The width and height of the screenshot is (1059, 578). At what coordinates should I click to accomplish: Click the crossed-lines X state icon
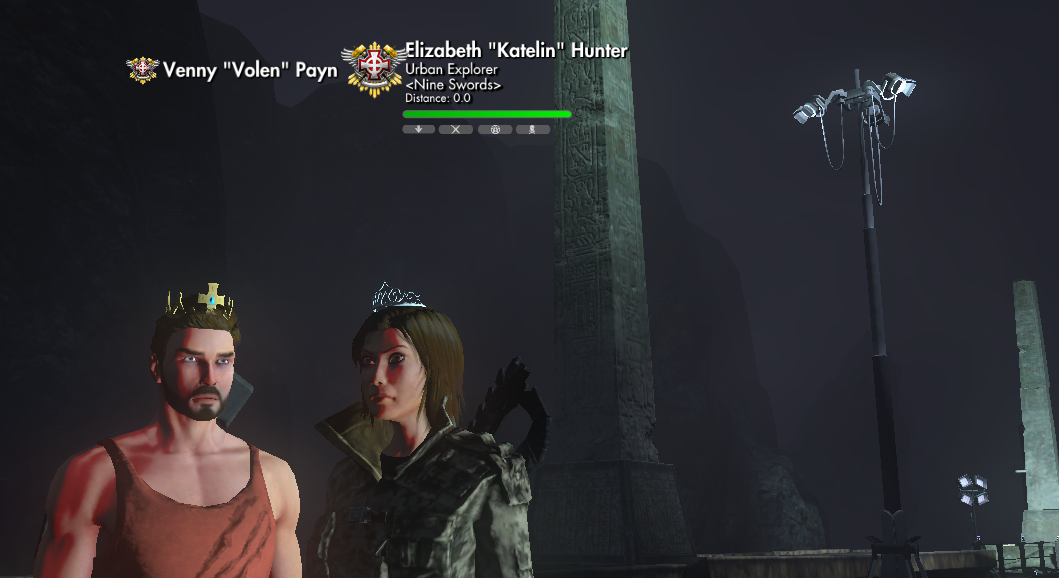[456, 129]
